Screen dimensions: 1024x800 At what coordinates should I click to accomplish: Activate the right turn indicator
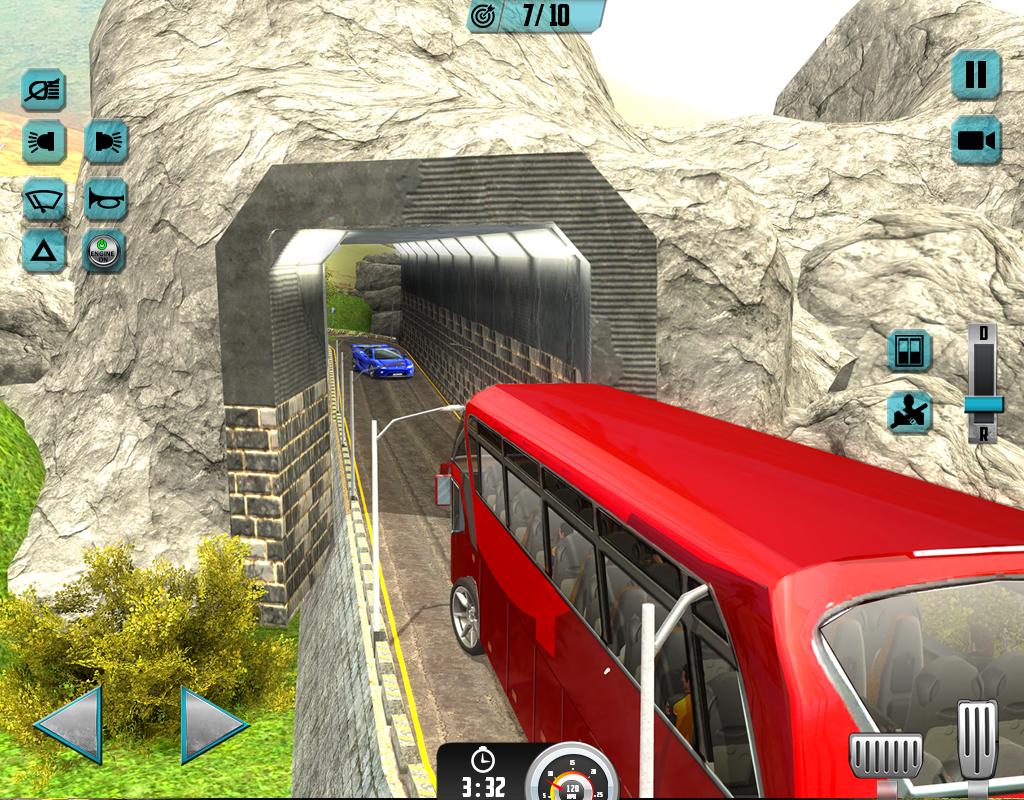pos(105,142)
